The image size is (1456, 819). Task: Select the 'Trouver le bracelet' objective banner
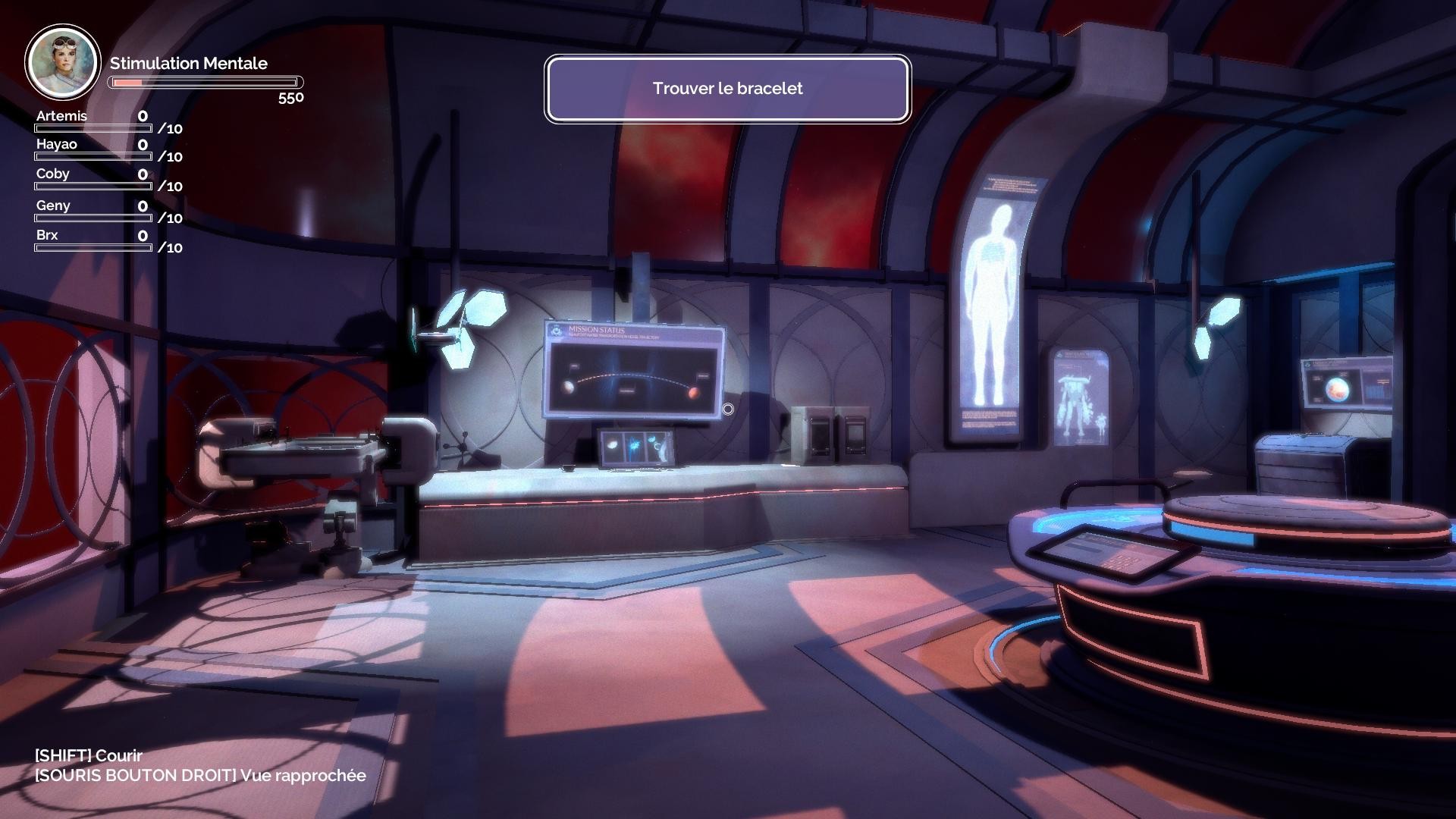click(727, 89)
